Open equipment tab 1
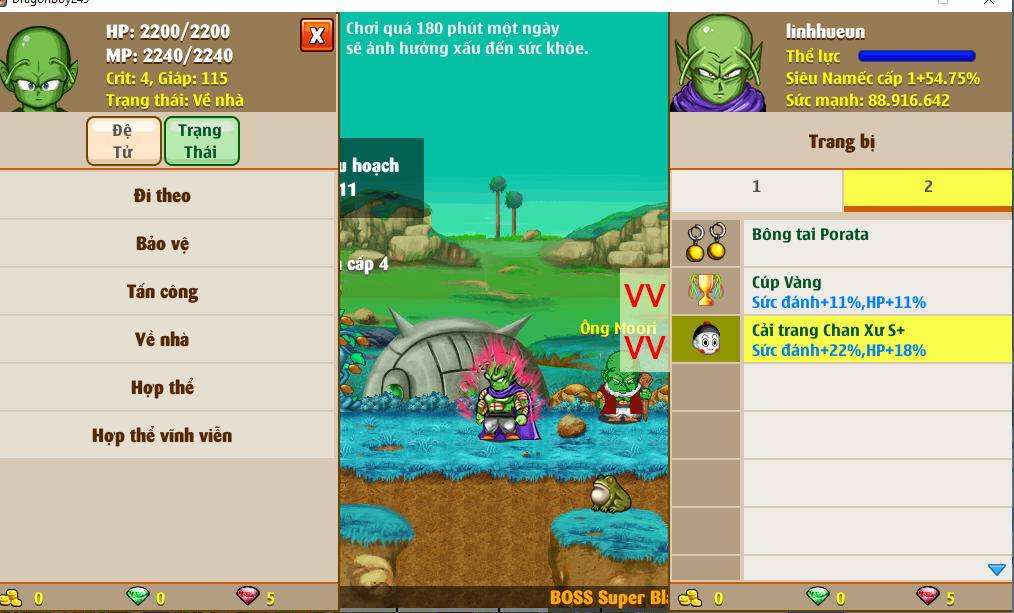 (x=756, y=187)
